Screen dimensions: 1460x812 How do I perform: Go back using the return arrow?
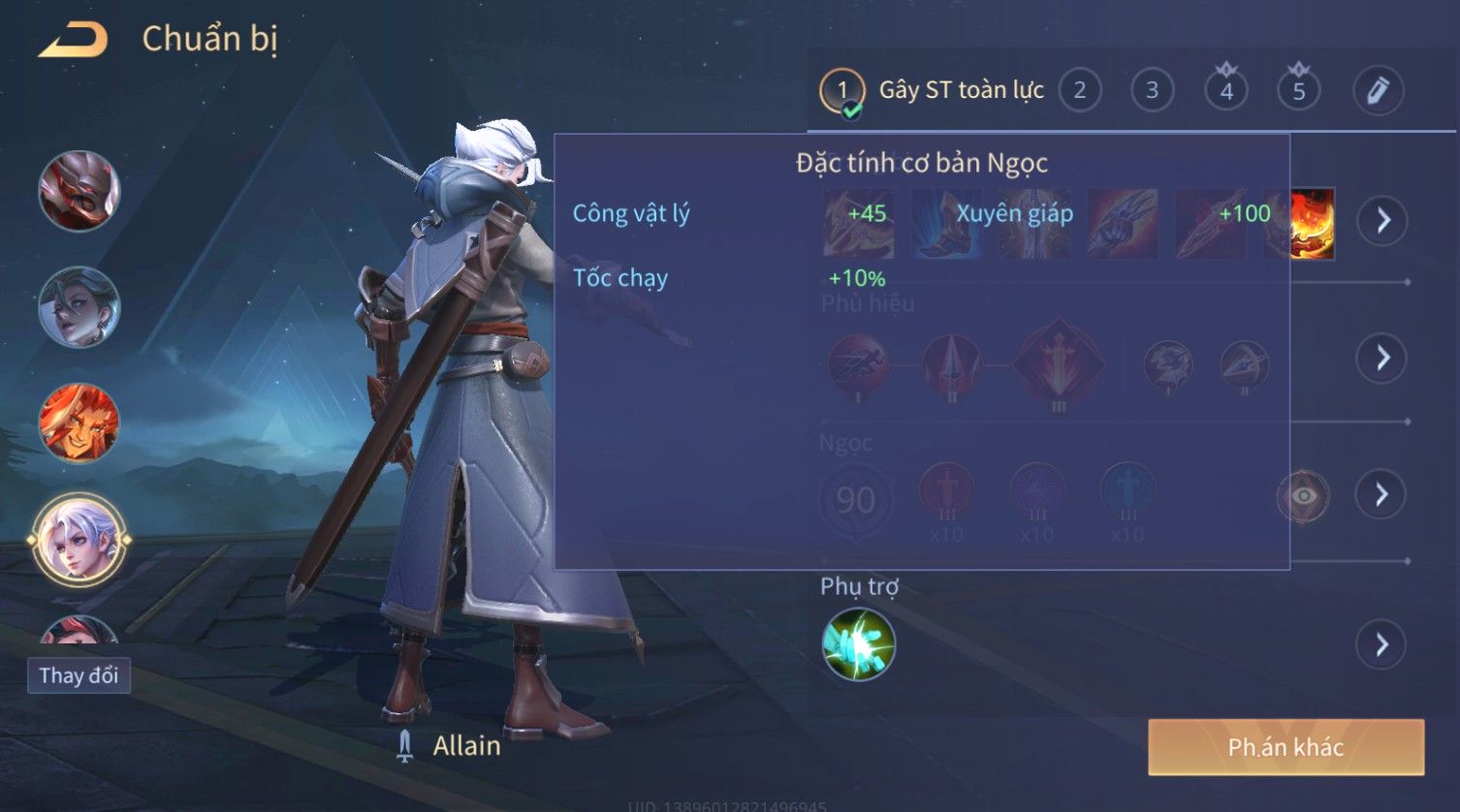(73, 41)
